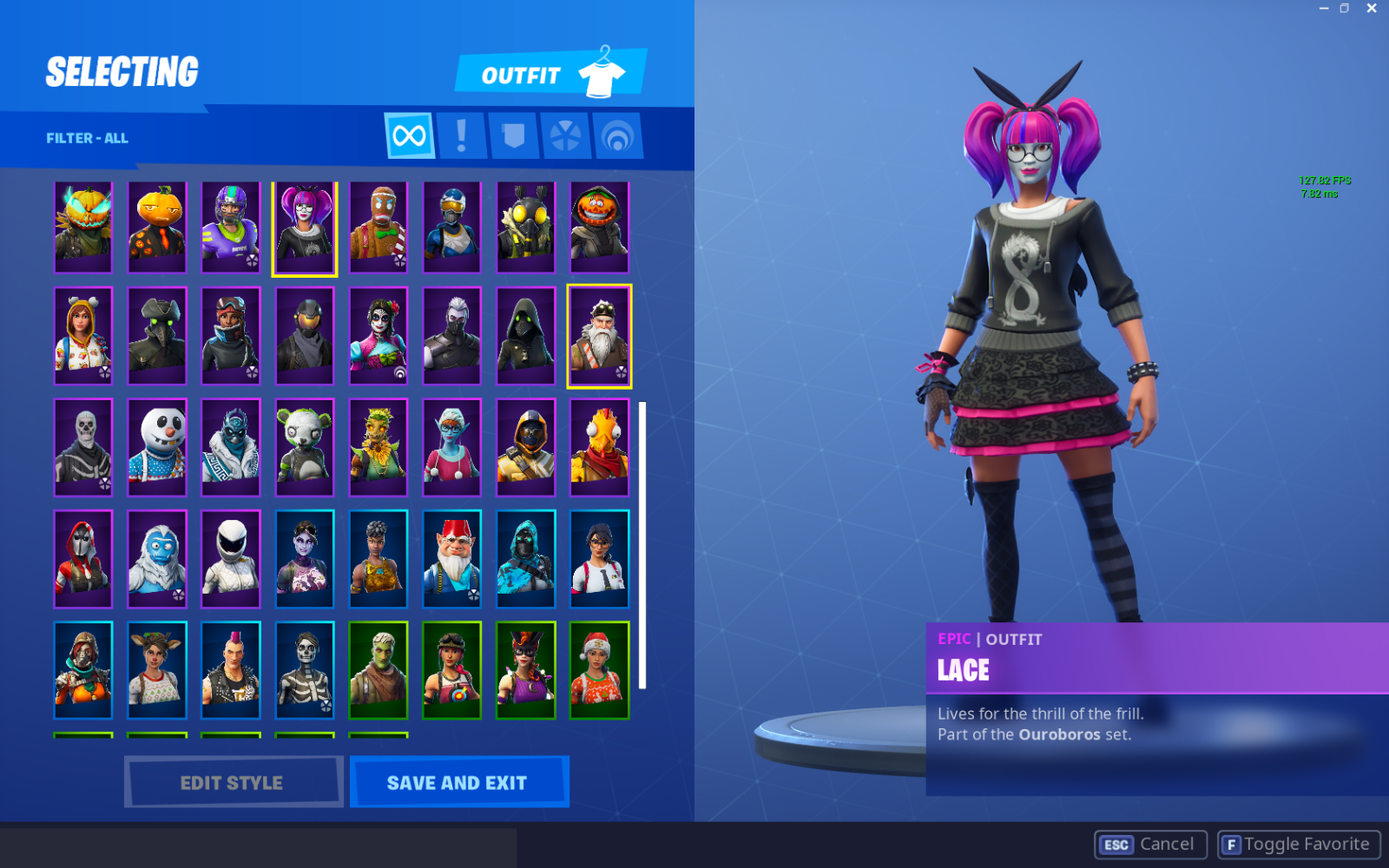
Task: Click the exclamation mark filter icon
Action: [x=463, y=135]
